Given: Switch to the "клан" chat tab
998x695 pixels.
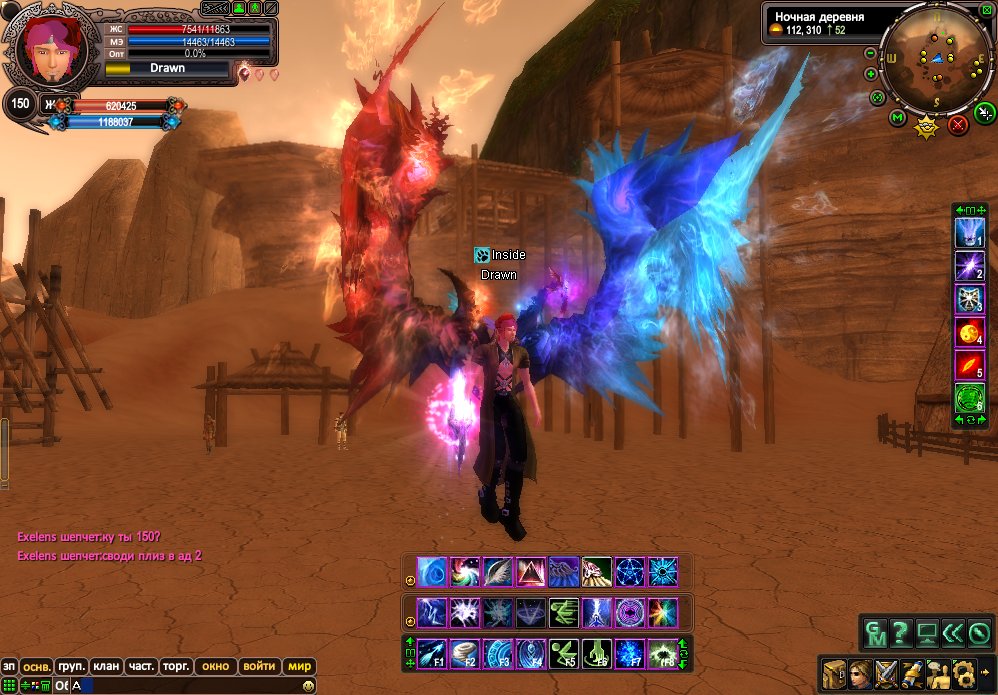Looking at the screenshot, I should [x=104, y=666].
